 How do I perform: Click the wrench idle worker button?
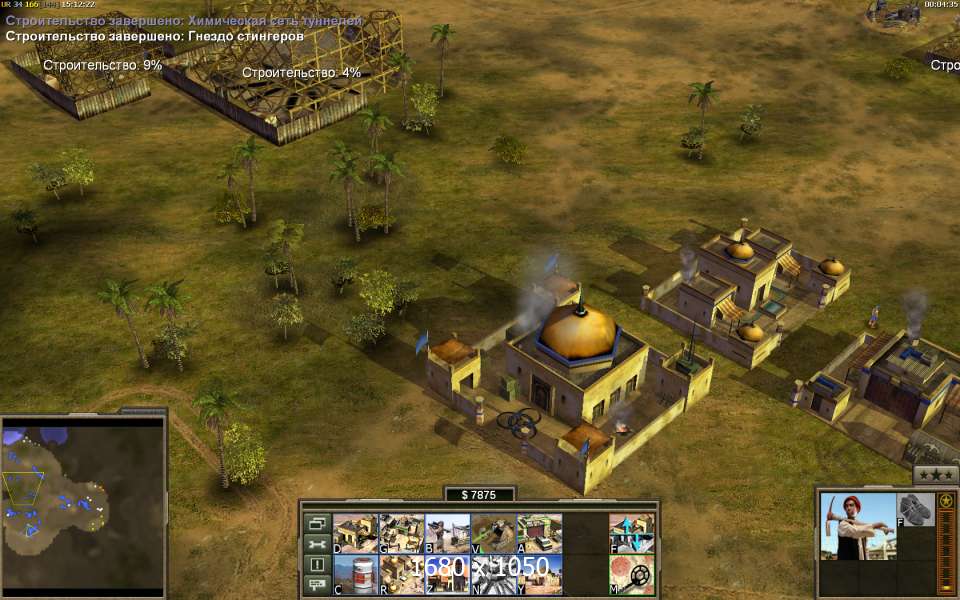(317, 544)
